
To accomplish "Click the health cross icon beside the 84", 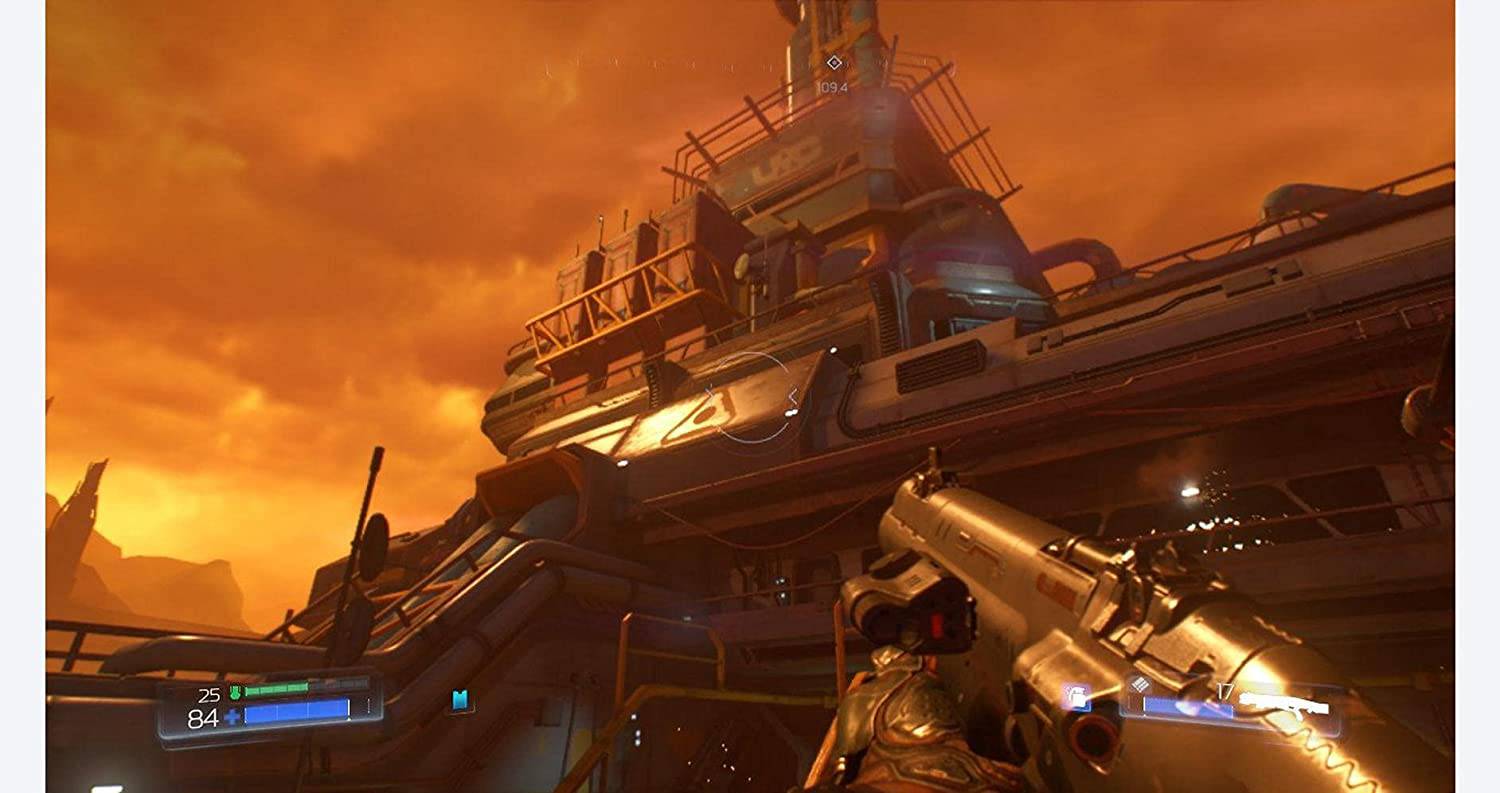I will tap(232, 717).
